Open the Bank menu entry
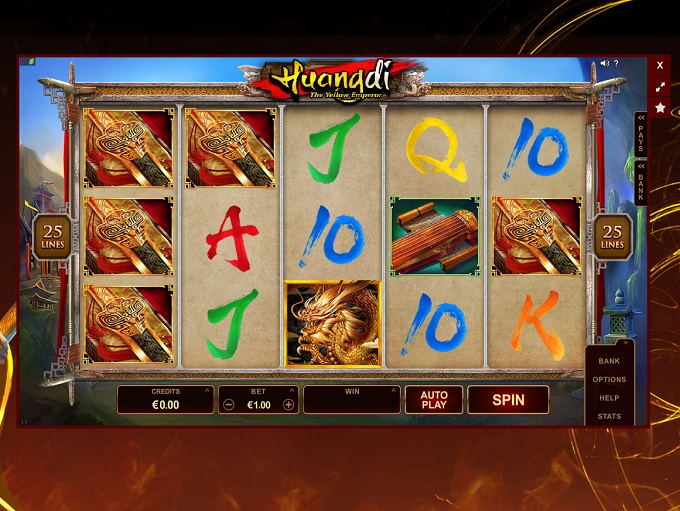 609,361
